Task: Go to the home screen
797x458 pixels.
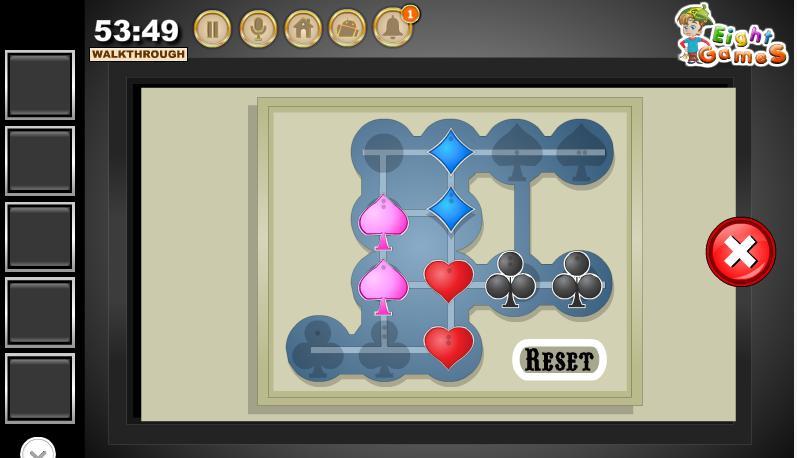Action: click(303, 28)
